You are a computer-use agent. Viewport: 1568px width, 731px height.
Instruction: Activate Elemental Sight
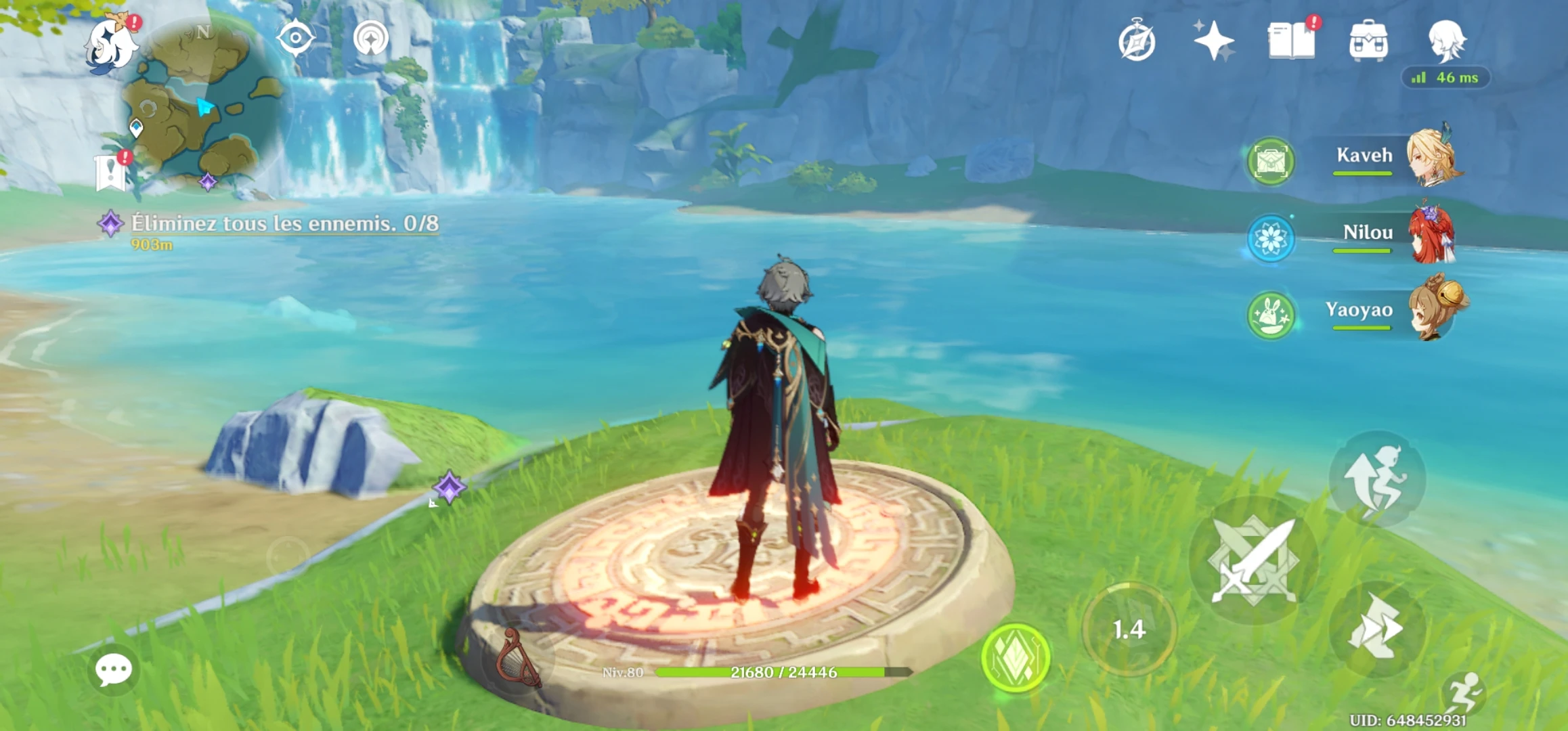[295, 37]
